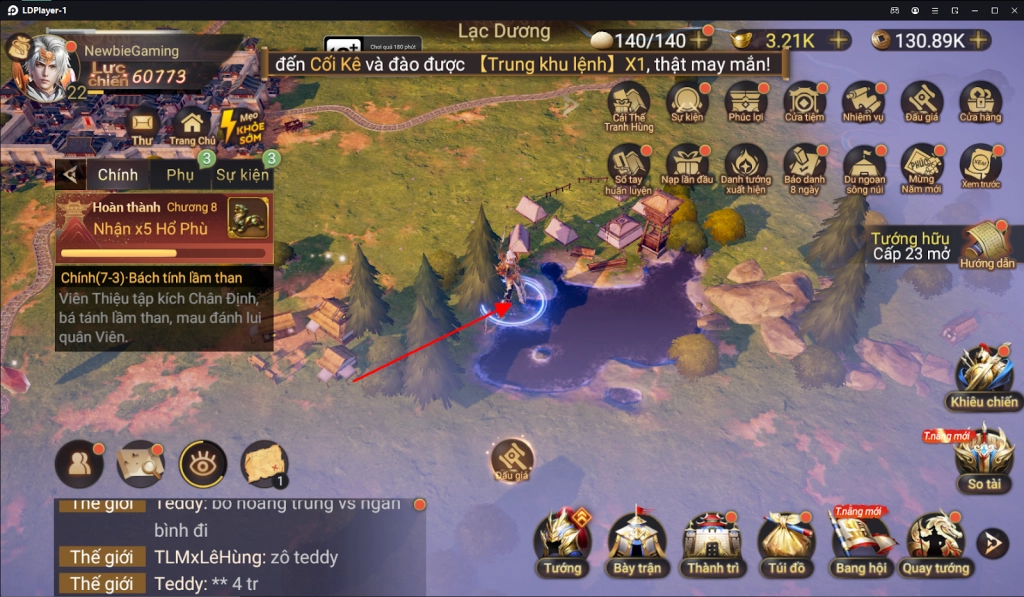Open the Phúc lợi welfare rewards
Image resolution: width=1024 pixels, height=597 pixels.
[x=746, y=104]
